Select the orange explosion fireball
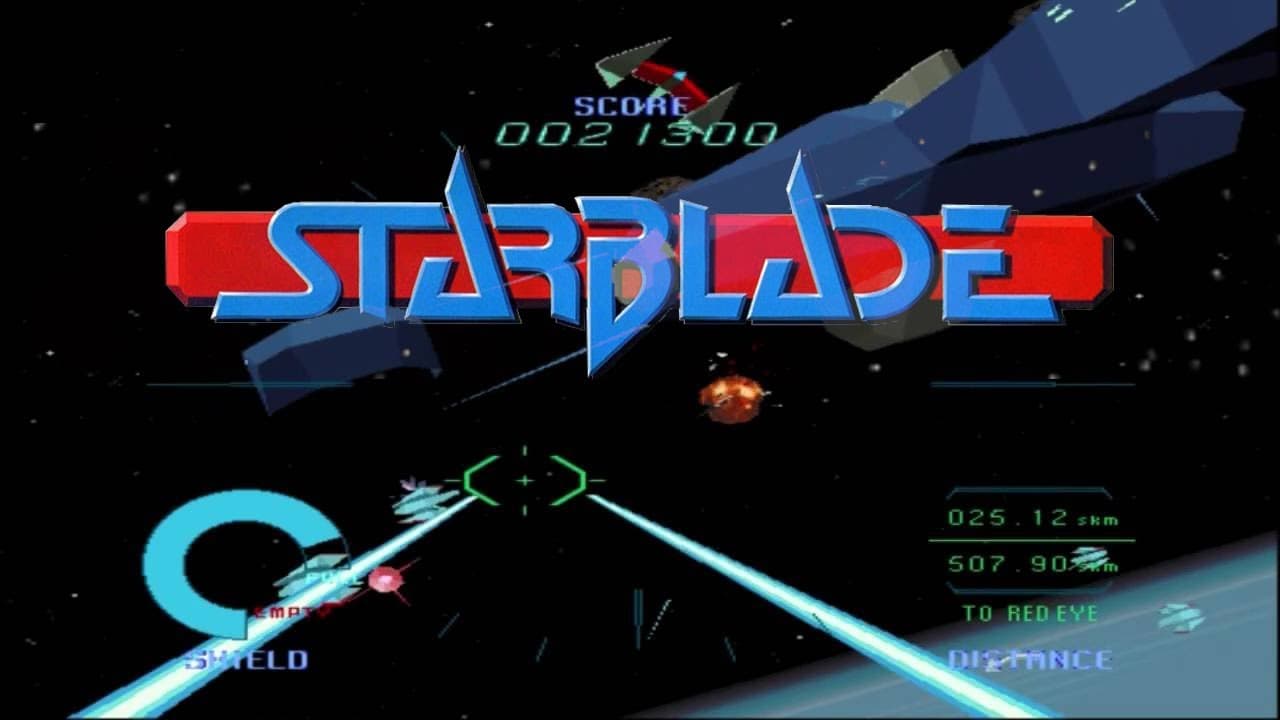 728,397
